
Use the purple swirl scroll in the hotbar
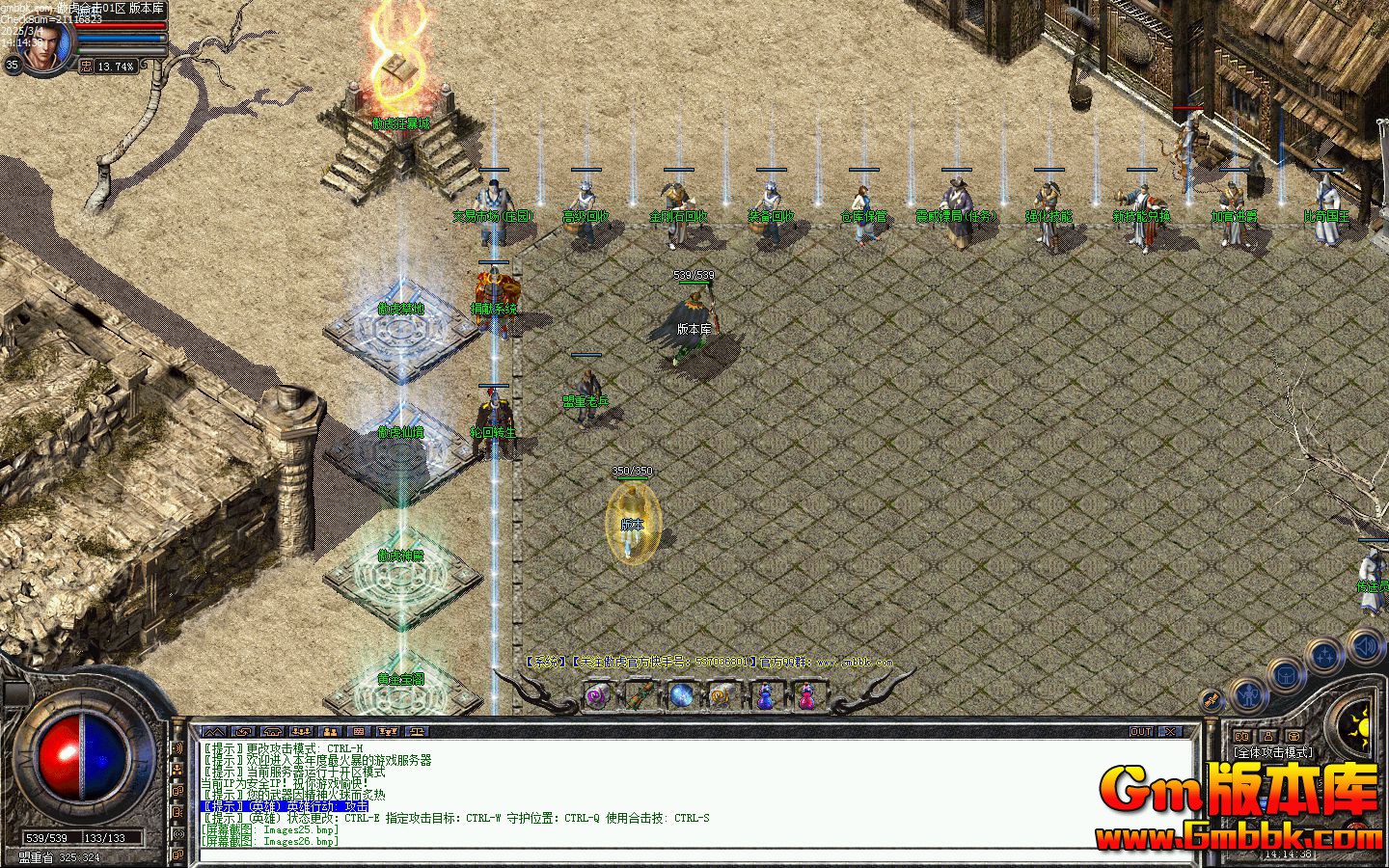tap(598, 694)
